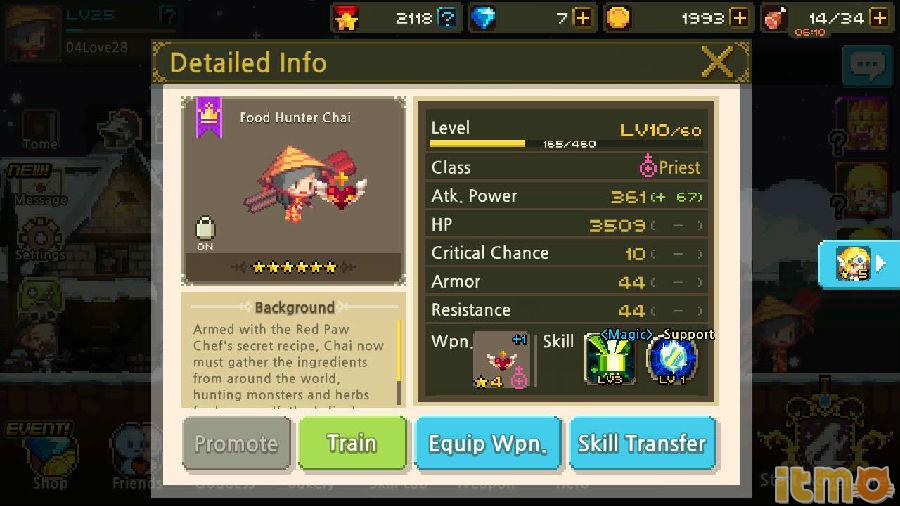The width and height of the screenshot is (900, 506).
Task: Inspect the blue Support skill icon
Action: (672, 360)
